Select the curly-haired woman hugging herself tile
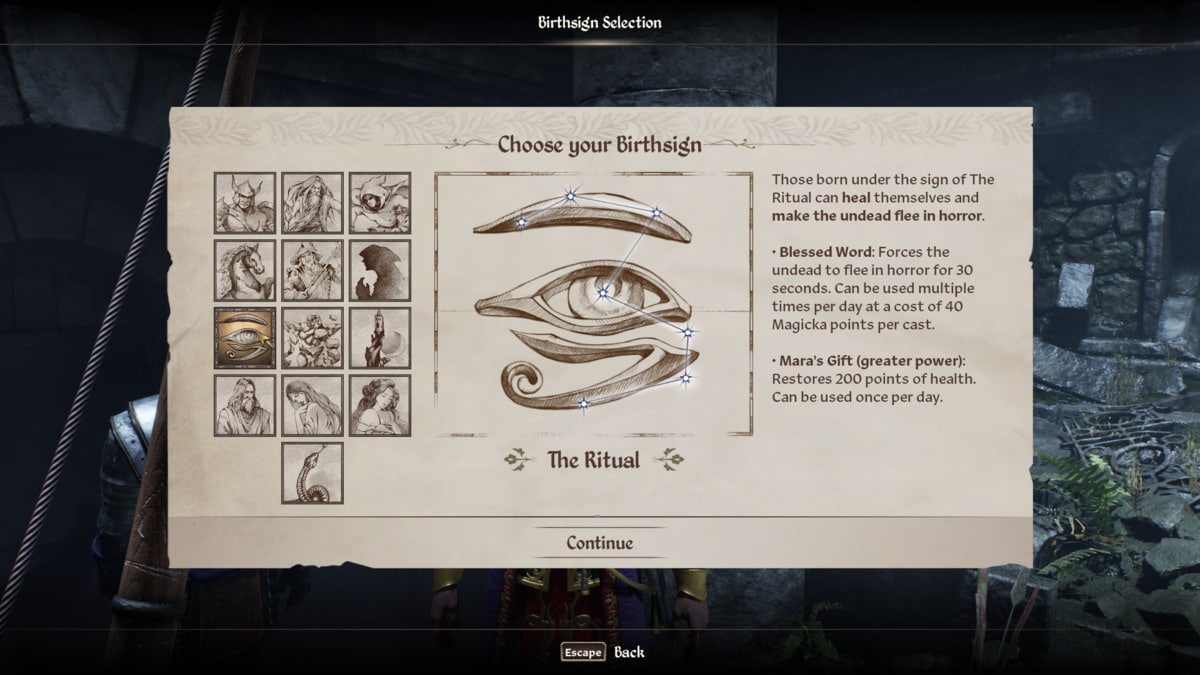 (380, 405)
